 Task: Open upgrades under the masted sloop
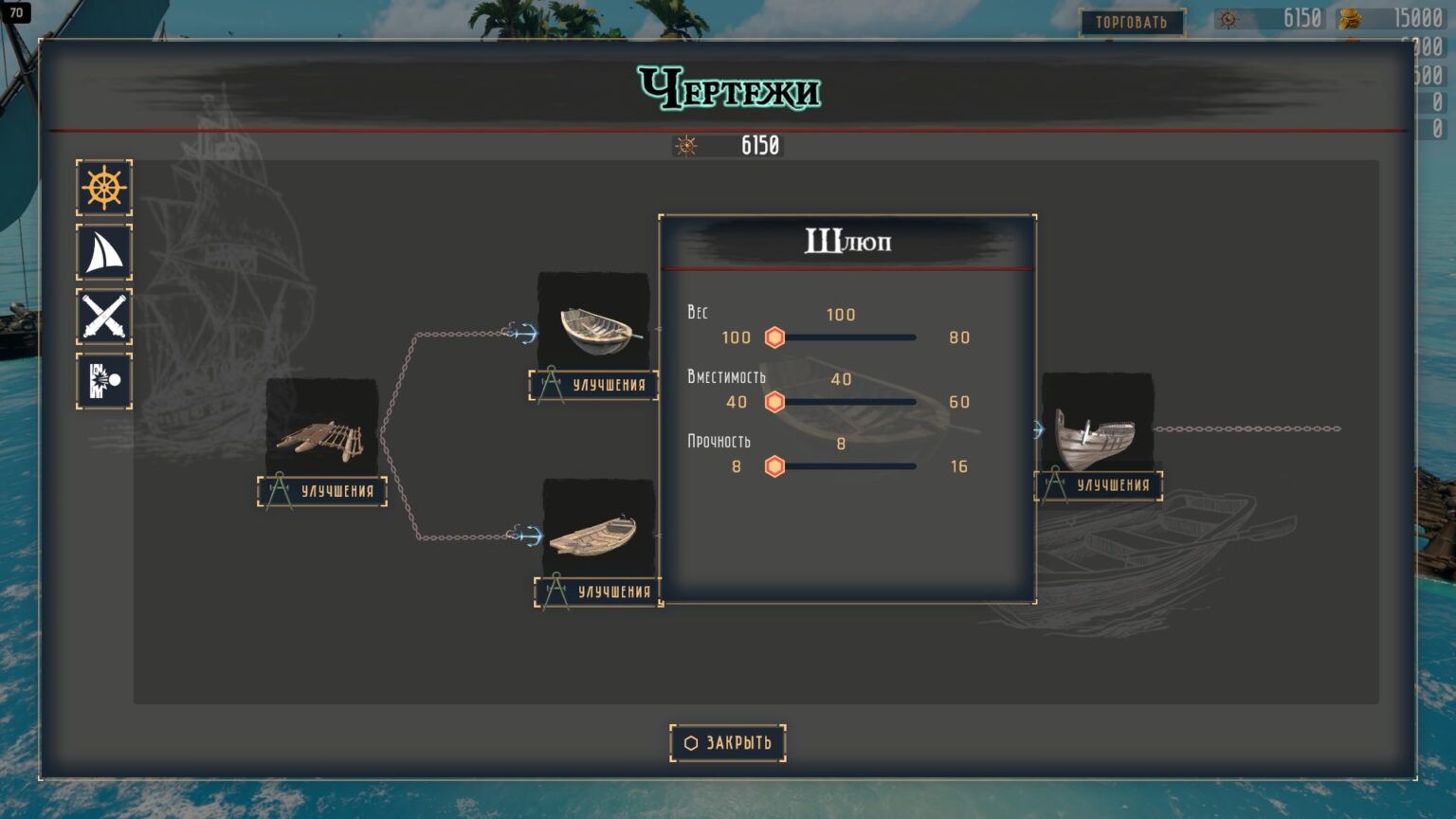[1099, 485]
